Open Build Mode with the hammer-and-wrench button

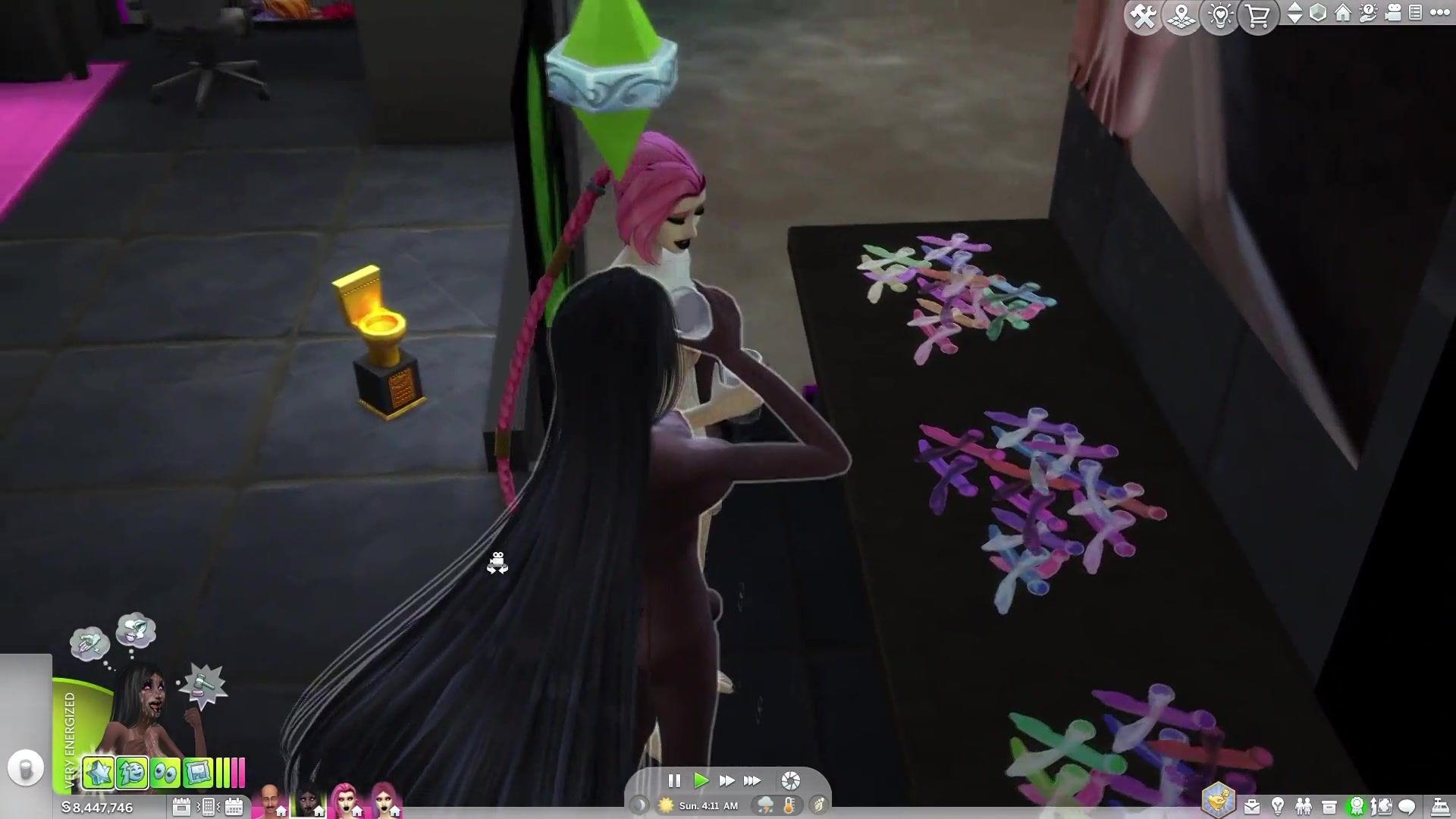(1143, 16)
